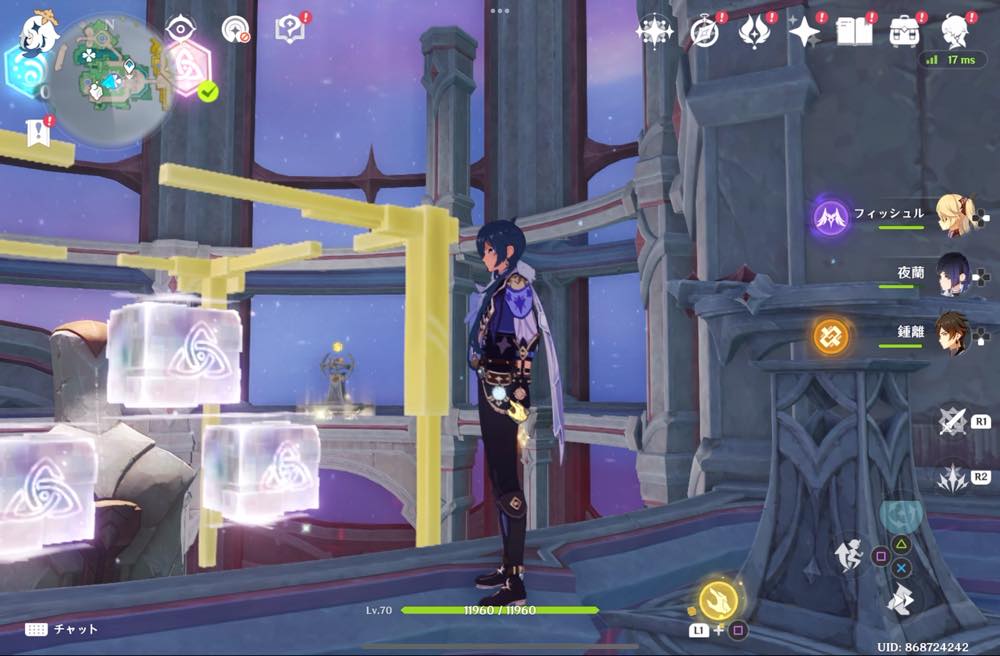1000x656 pixels.
Task: Activate the eye-shaped elemental sight icon
Action: click(x=179, y=29)
